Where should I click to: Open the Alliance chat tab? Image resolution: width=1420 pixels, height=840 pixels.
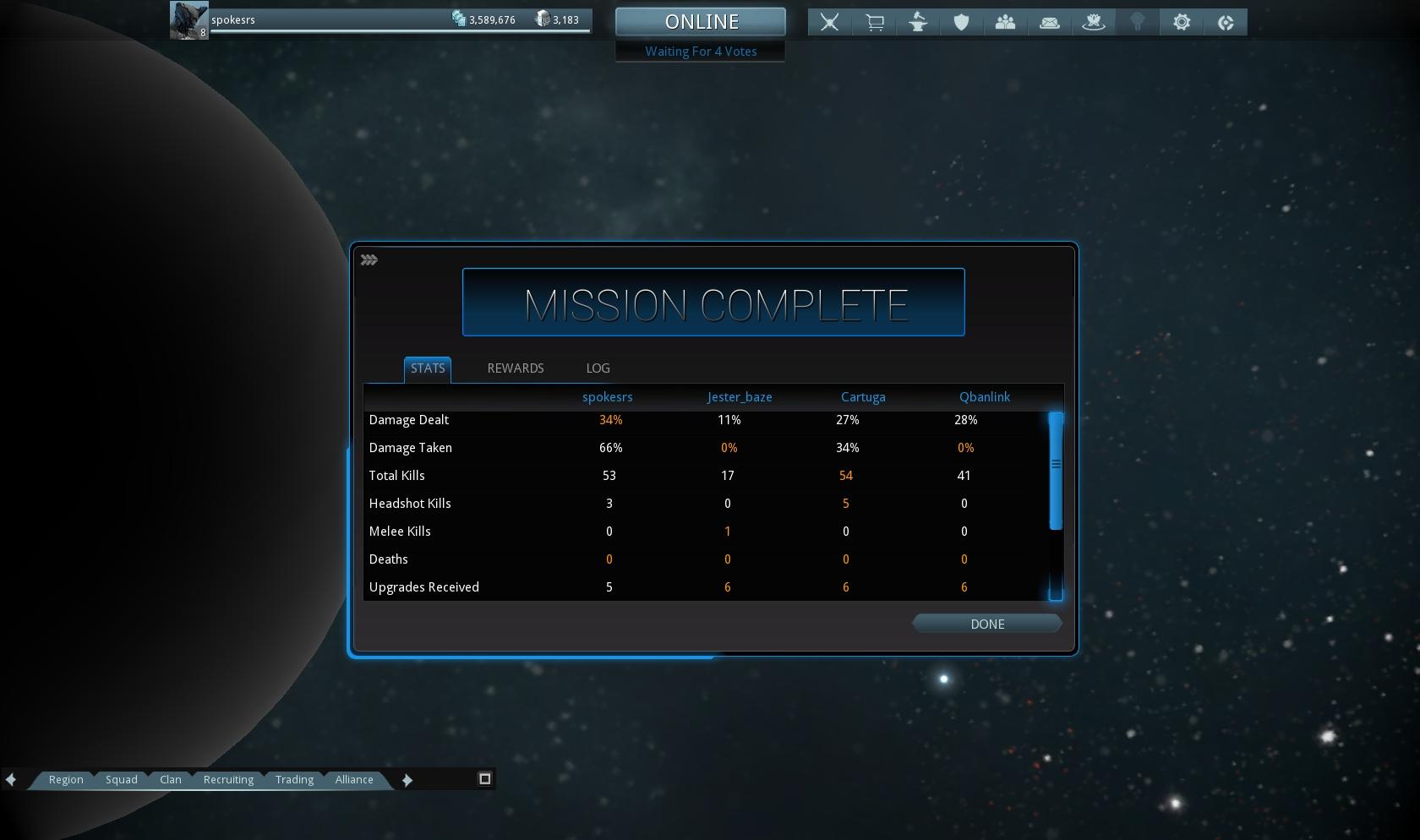(353, 779)
